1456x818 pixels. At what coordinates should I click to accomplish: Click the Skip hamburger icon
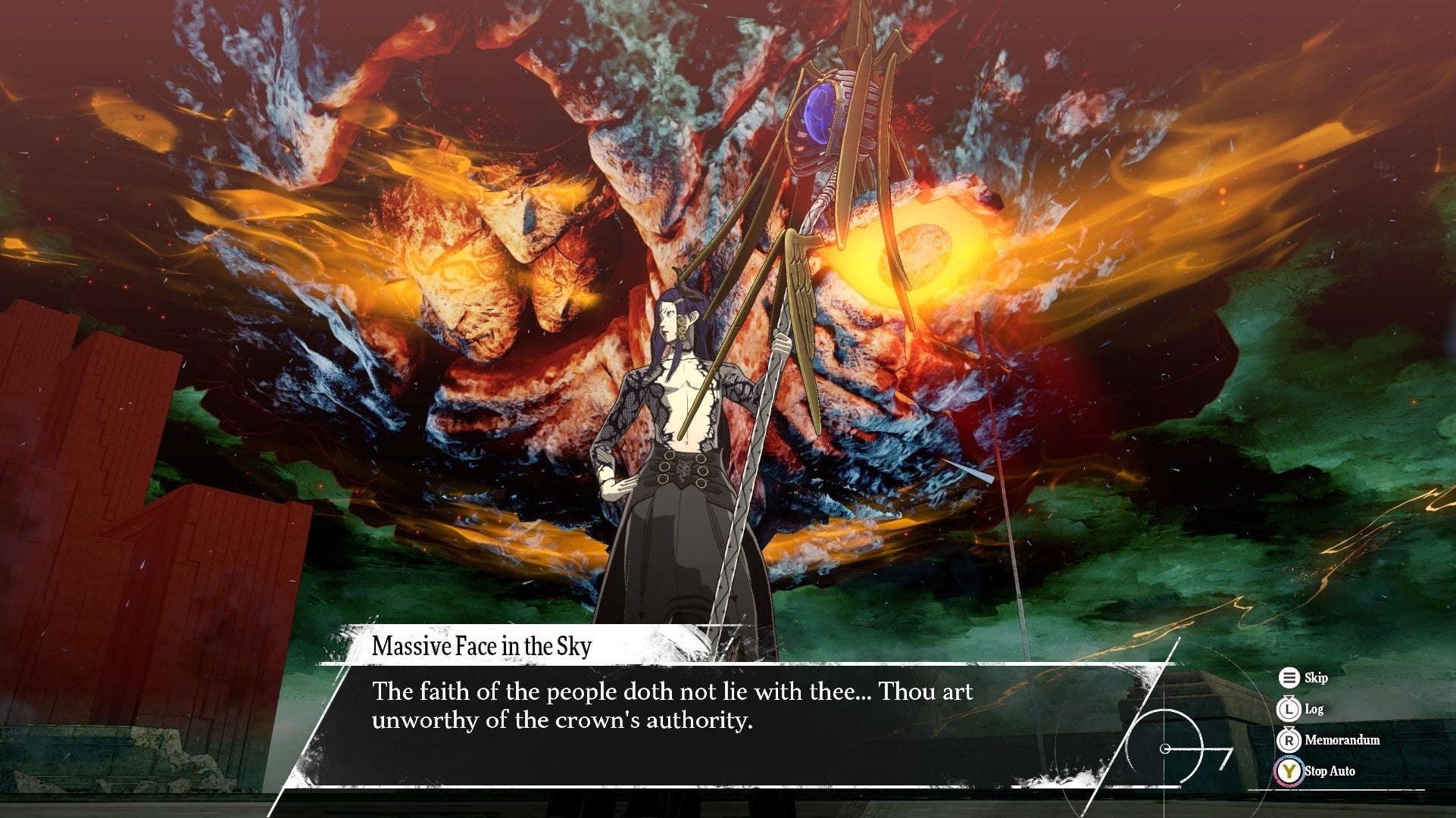(x=1289, y=679)
